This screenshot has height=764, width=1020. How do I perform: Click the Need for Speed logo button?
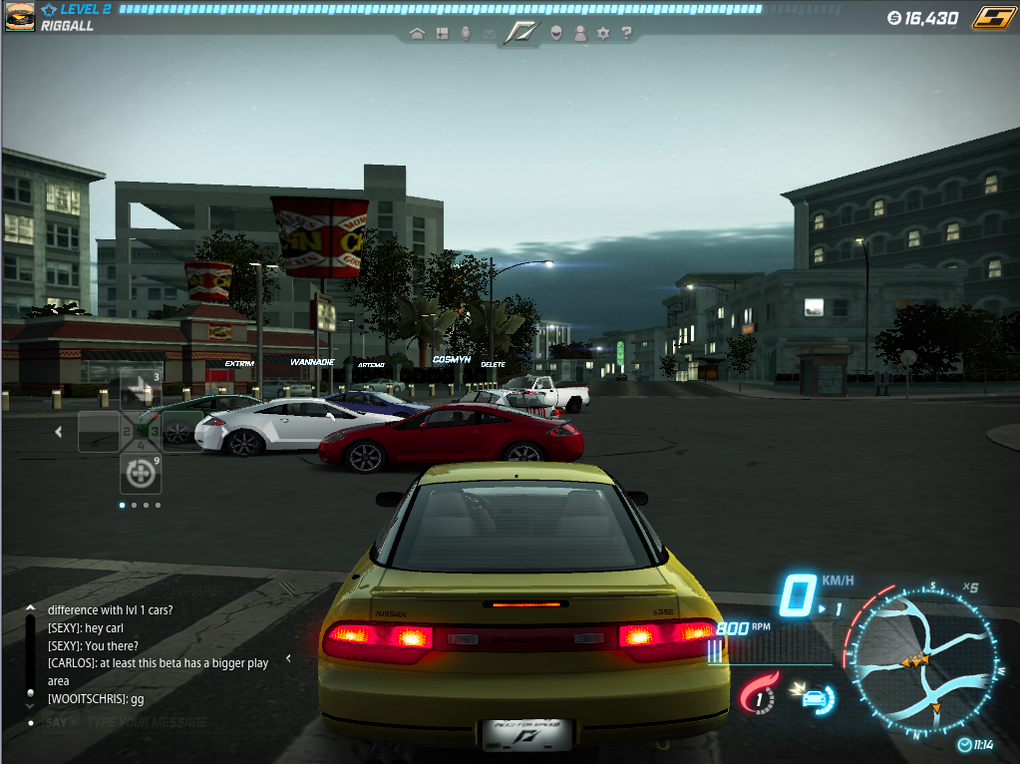click(521, 32)
